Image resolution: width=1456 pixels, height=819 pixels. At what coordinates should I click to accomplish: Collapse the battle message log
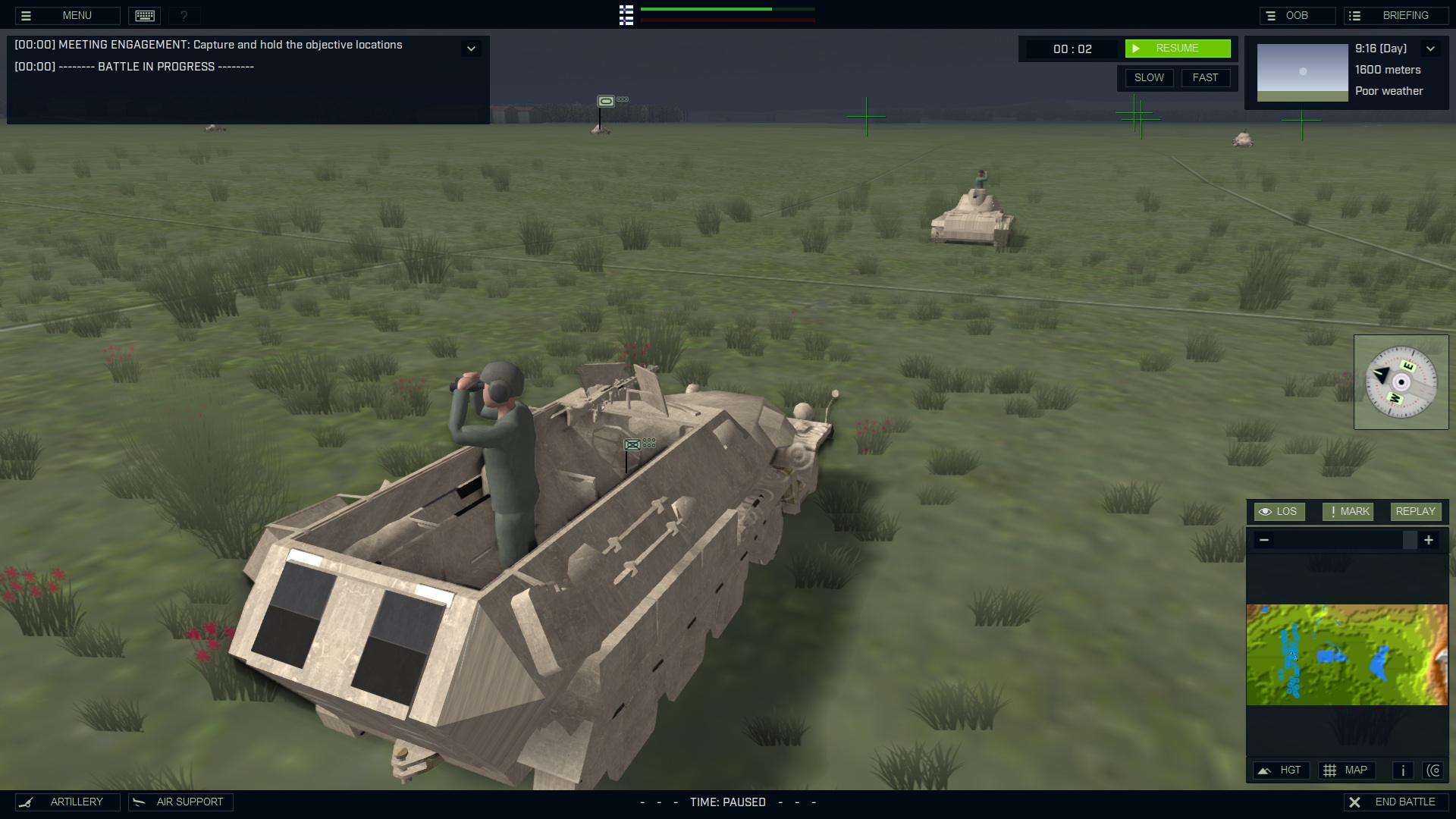[x=471, y=48]
